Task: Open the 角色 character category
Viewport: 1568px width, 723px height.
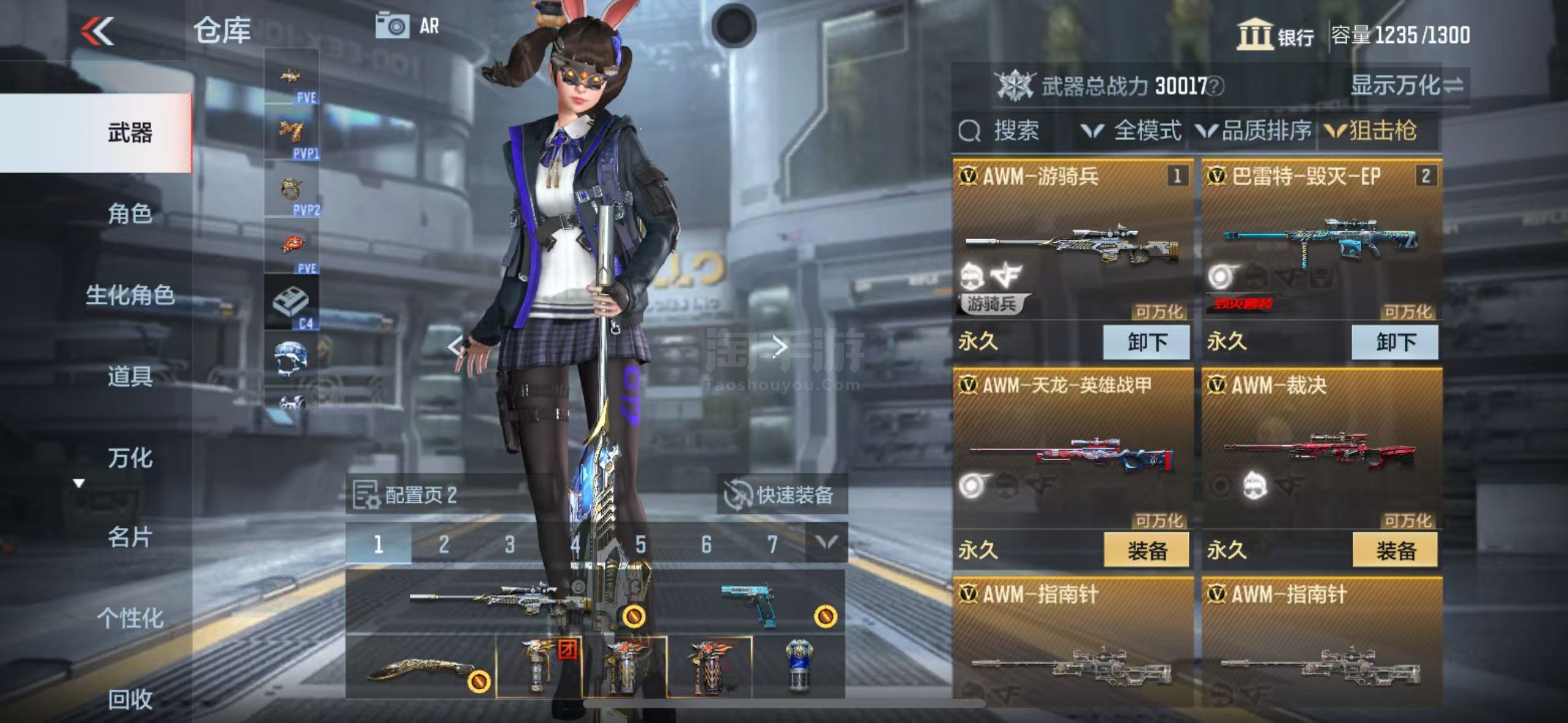Action: pos(129,214)
